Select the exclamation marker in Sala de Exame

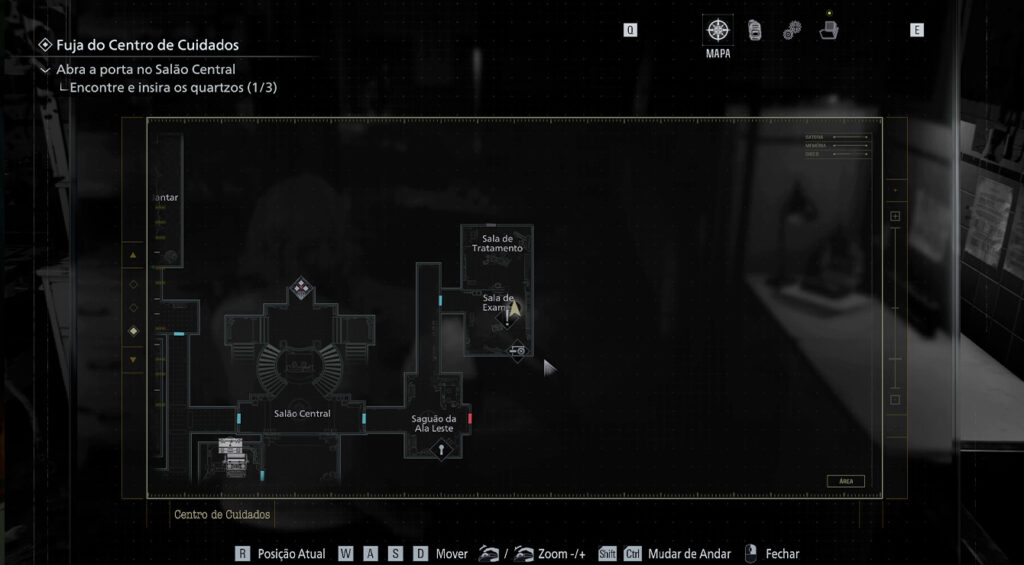[507, 320]
